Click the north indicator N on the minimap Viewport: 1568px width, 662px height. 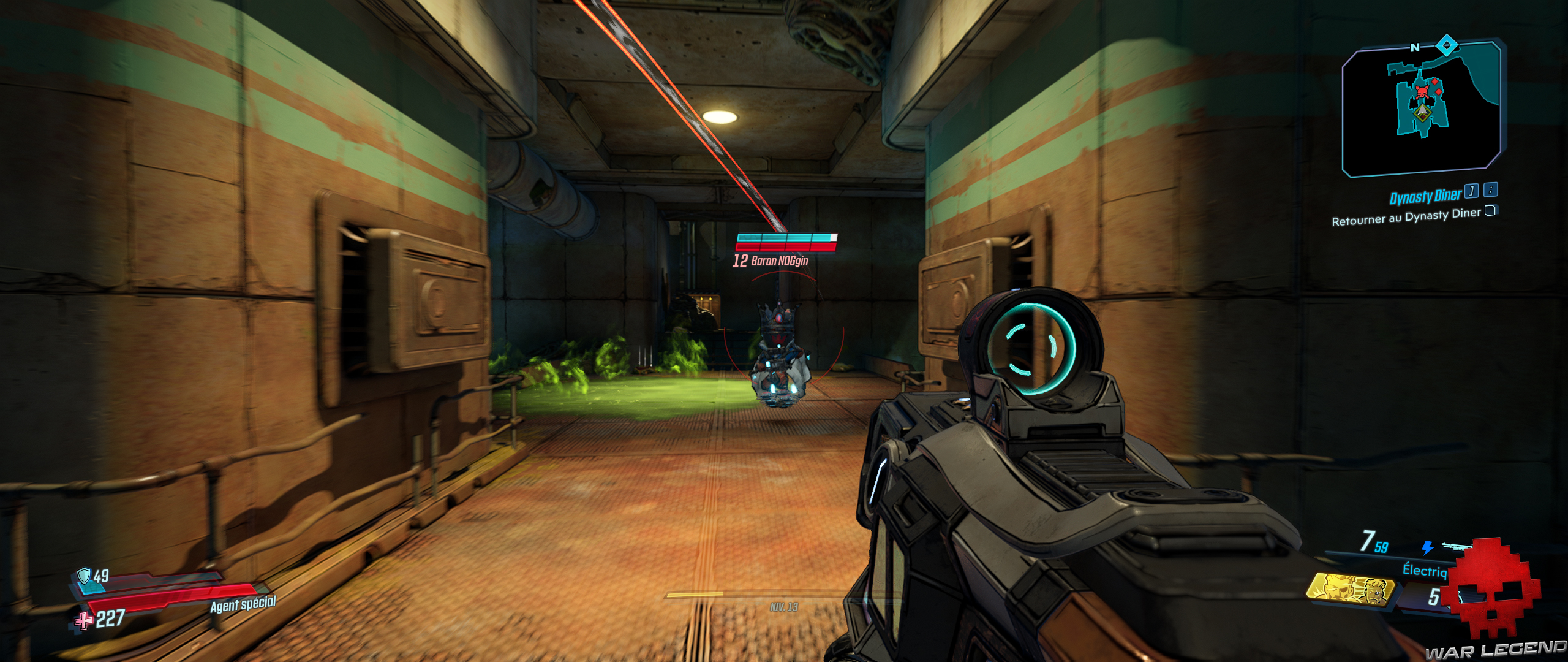[x=1414, y=47]
